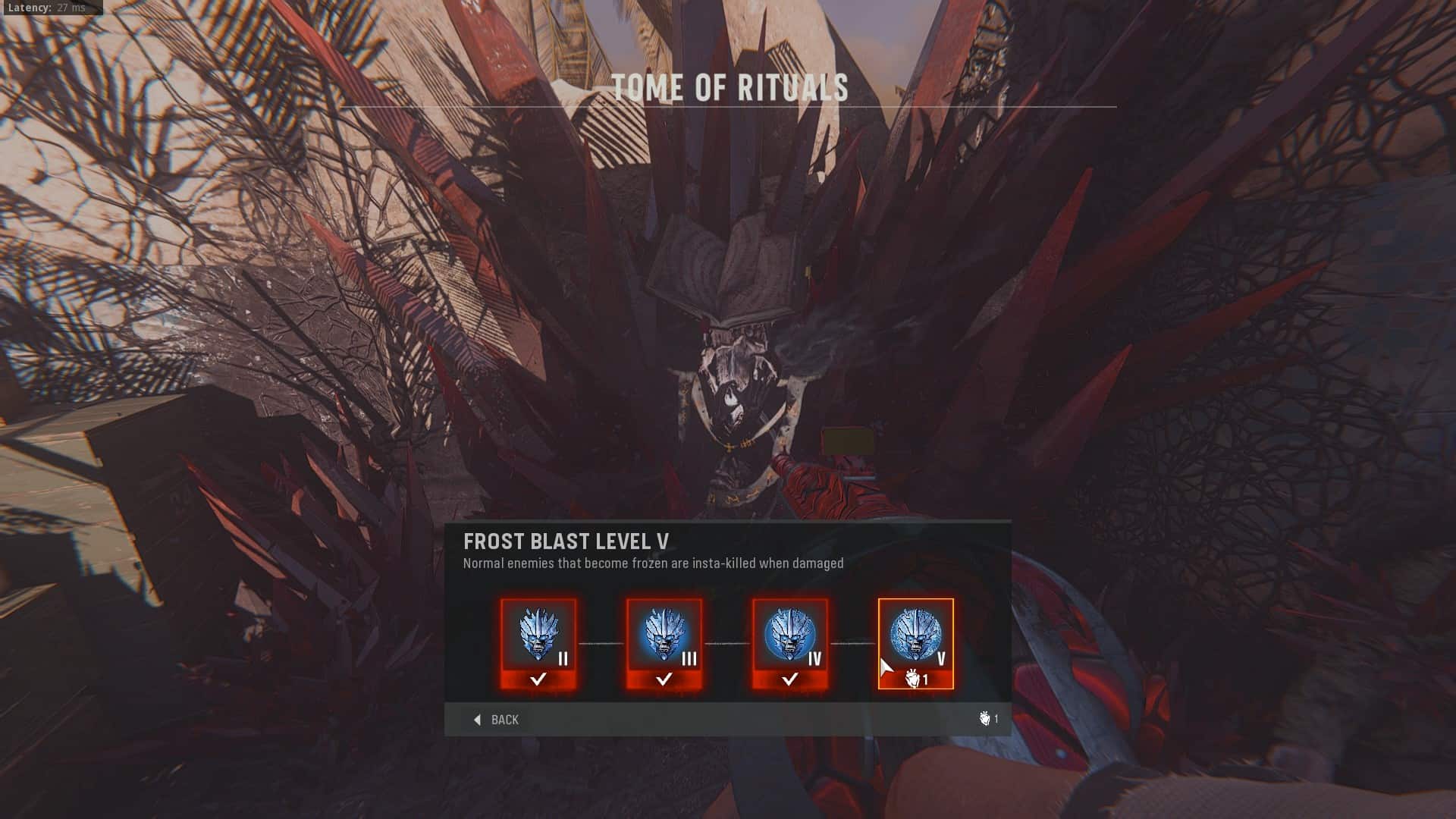
Task: Choose the Frost Blast level III upgrade
Action: point(664,644)
